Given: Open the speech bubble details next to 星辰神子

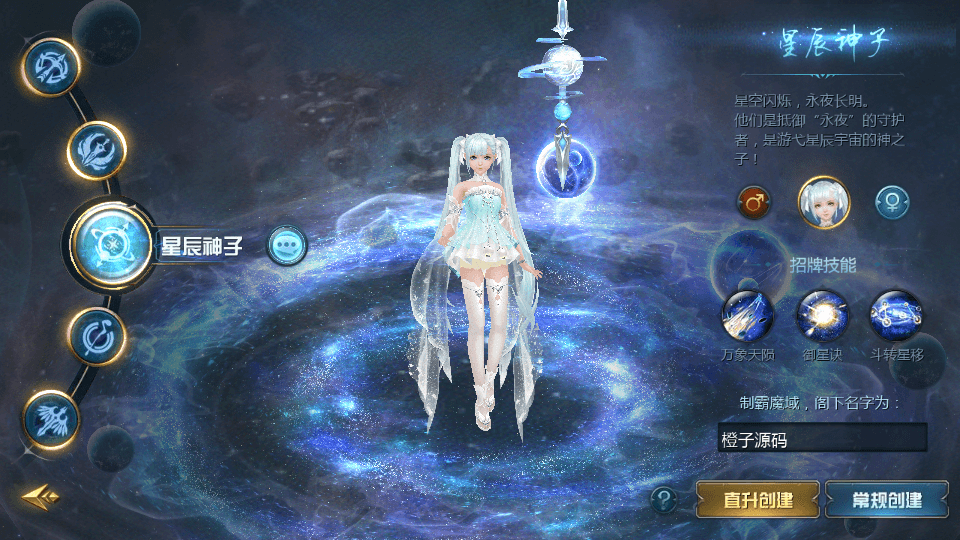Looking at the screenshot, I should 287,244.
